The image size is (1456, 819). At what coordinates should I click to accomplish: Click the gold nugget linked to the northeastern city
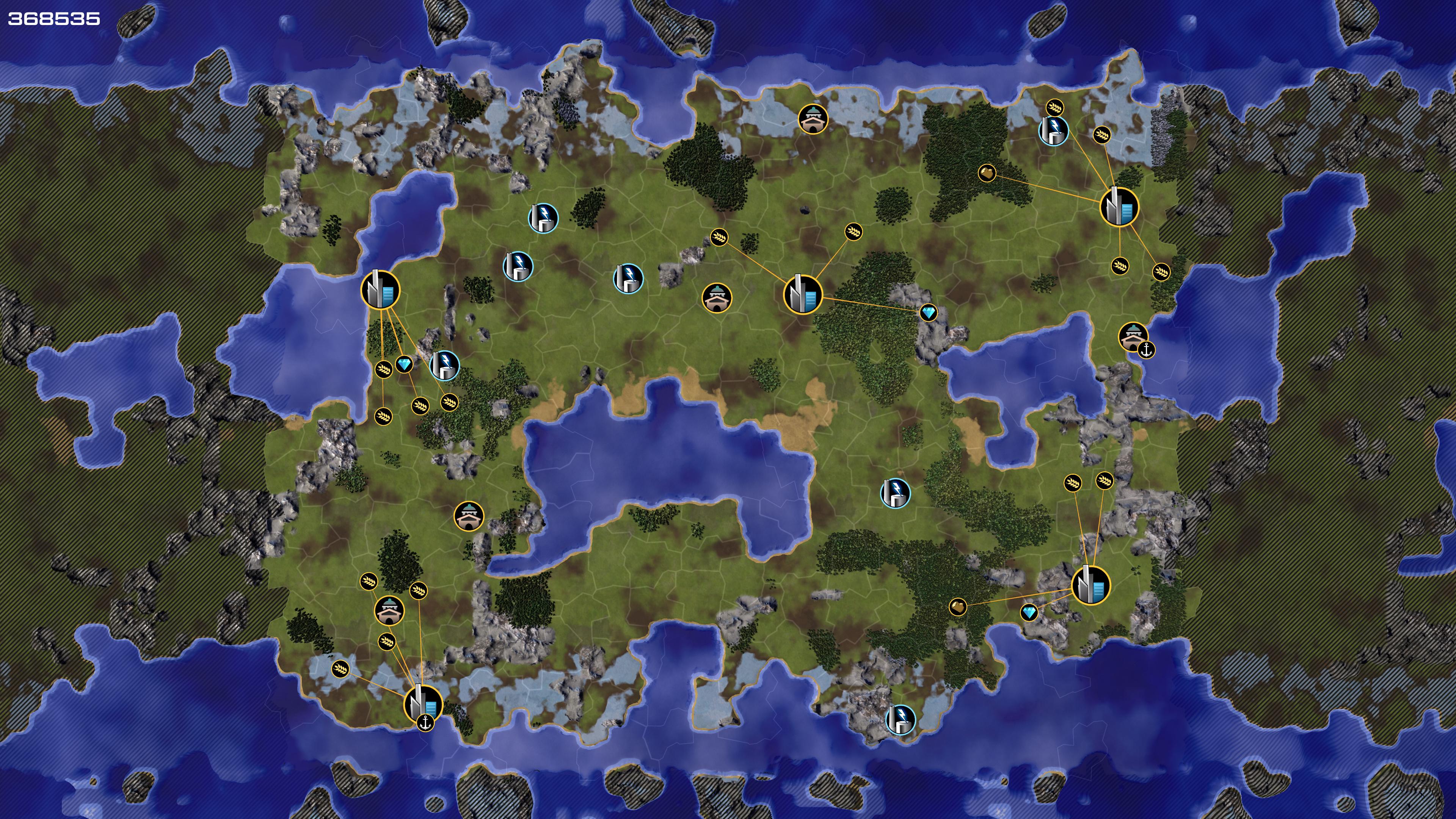point(987,173)
